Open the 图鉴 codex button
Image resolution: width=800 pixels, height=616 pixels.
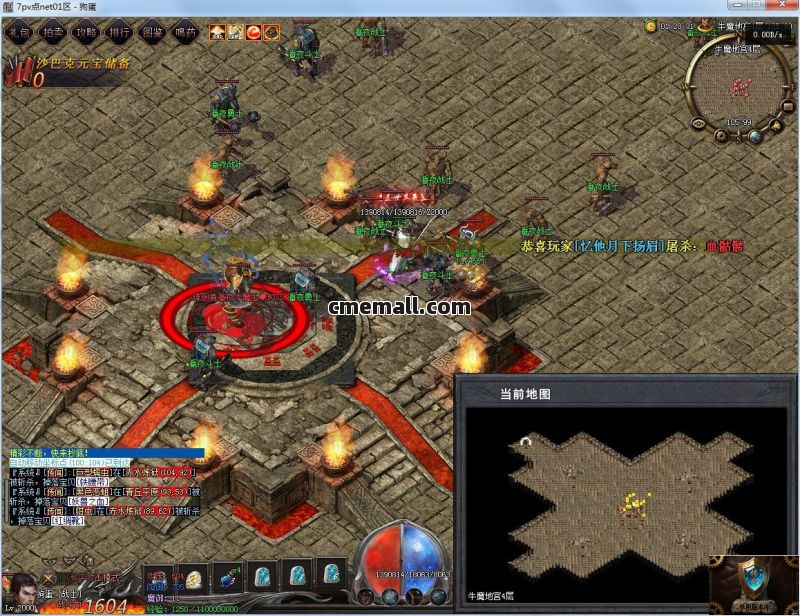pos(152,32)
